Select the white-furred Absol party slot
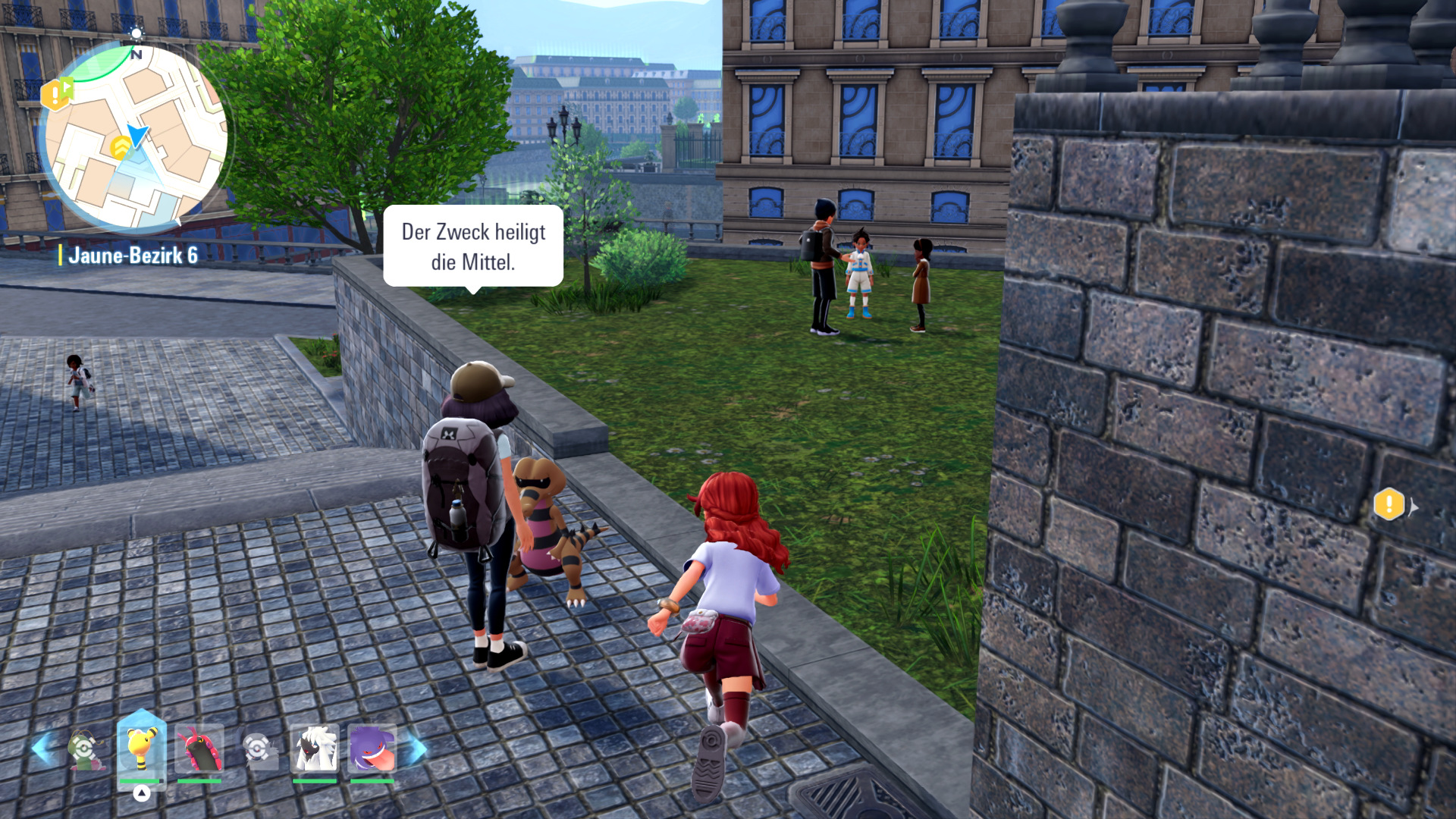This screenshot has width=1456, height=819. click(x=315, y=748)
